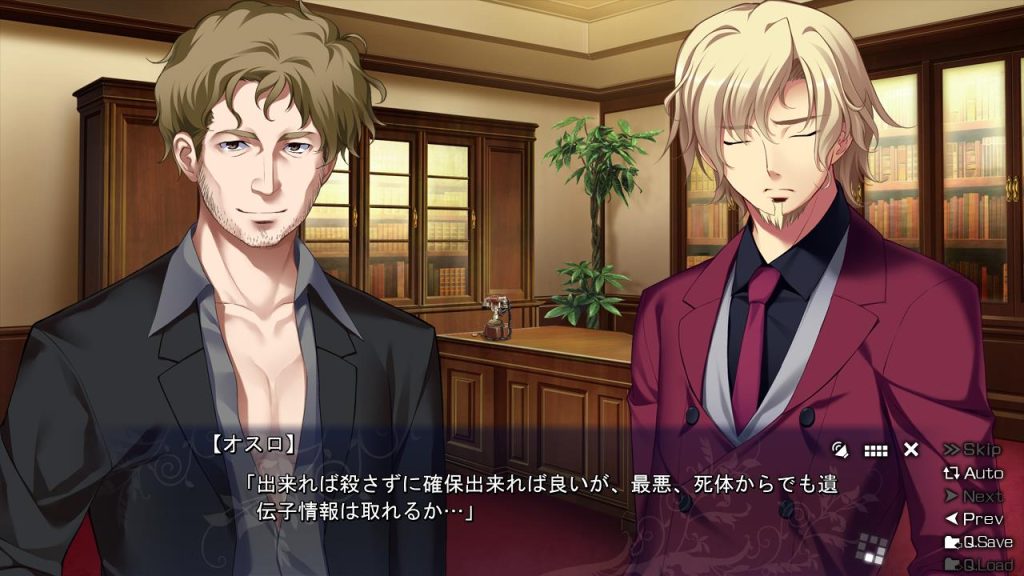
Task: Open the menu via the grid icon
Action: click(876, 450)
